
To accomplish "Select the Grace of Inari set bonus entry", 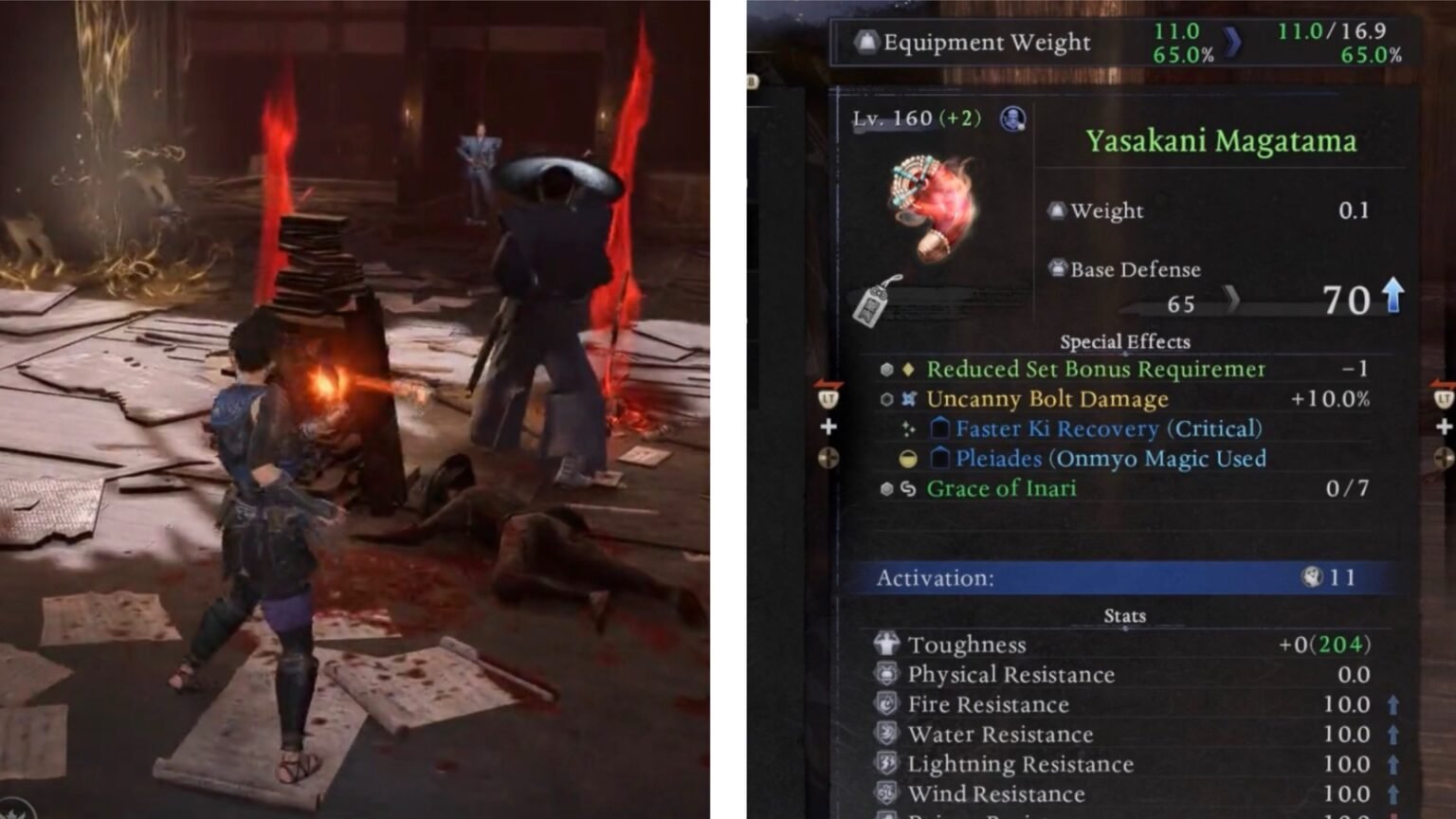I will point(1001,488).
